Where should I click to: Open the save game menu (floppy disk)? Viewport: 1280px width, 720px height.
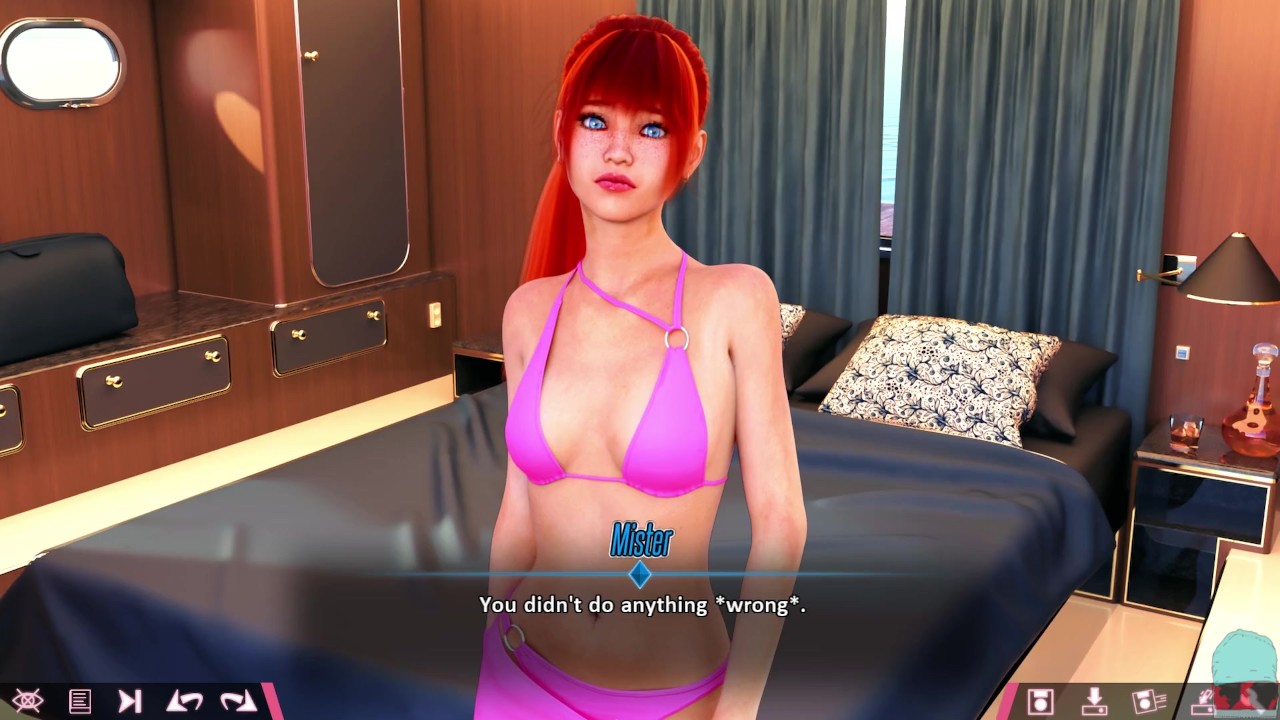pos(1040,701)
